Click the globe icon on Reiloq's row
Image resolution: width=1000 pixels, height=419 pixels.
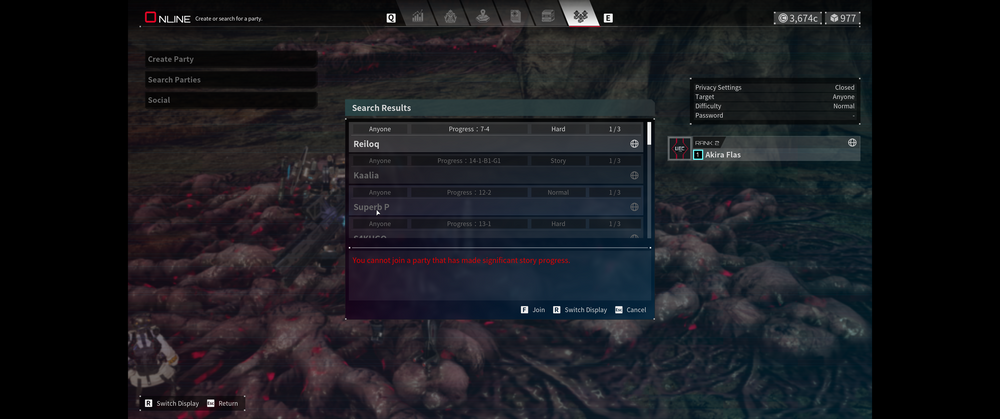tap(634, 144)
